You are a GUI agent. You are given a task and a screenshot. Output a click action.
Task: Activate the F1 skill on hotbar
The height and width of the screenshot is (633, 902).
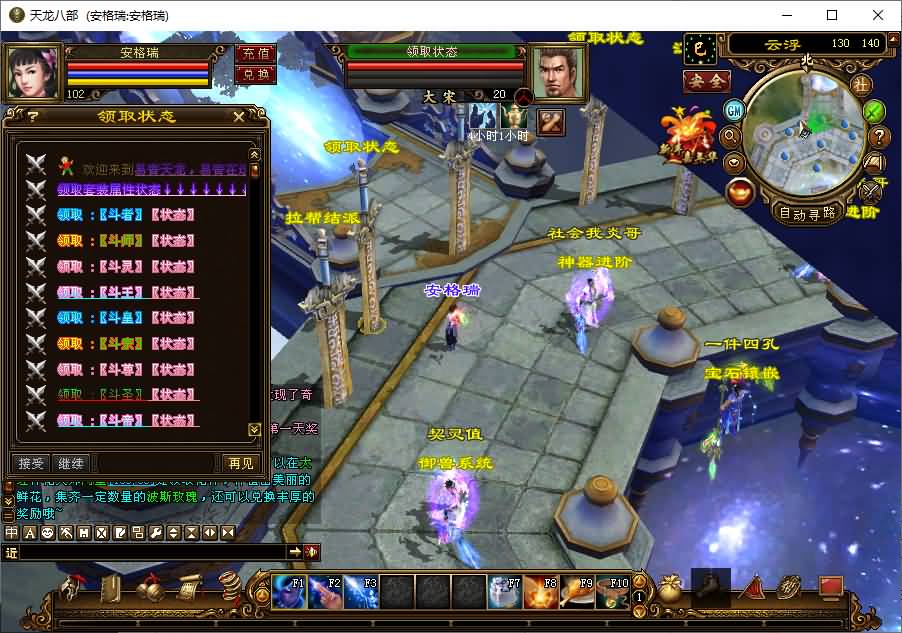[289, 592]
